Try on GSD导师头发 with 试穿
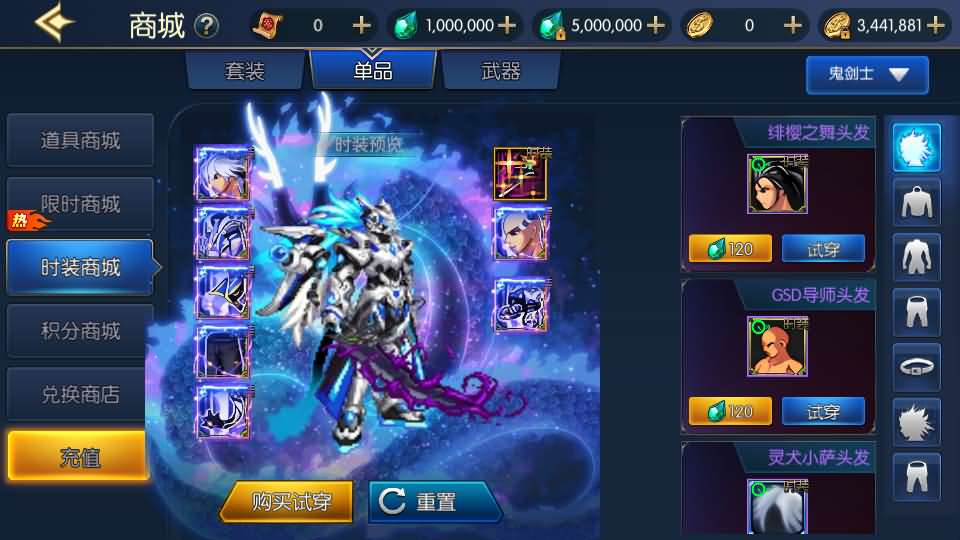The height and width of the screenshot is (540, 960). tap(822, 411)
